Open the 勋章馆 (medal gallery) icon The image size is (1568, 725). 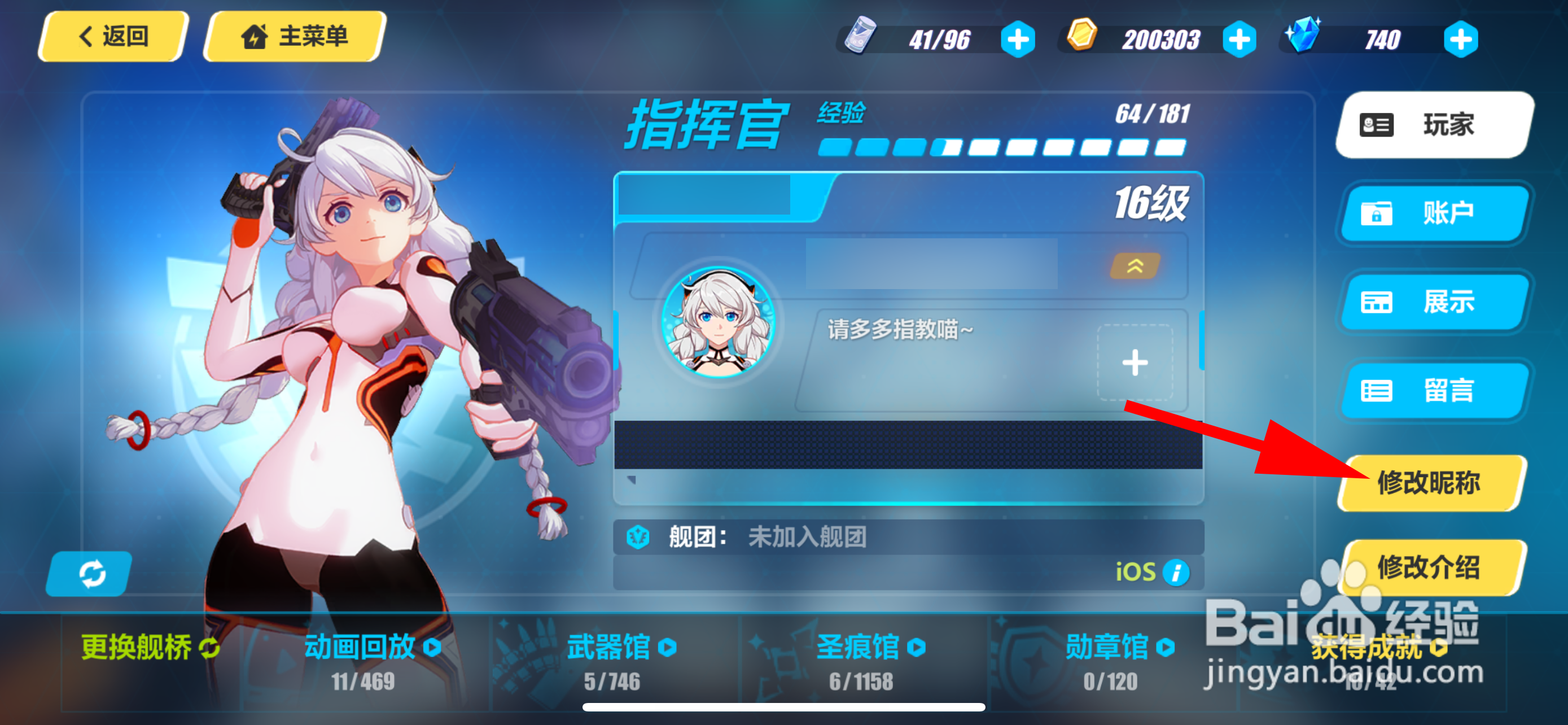pyautogui.click(x=1167, y=647)
